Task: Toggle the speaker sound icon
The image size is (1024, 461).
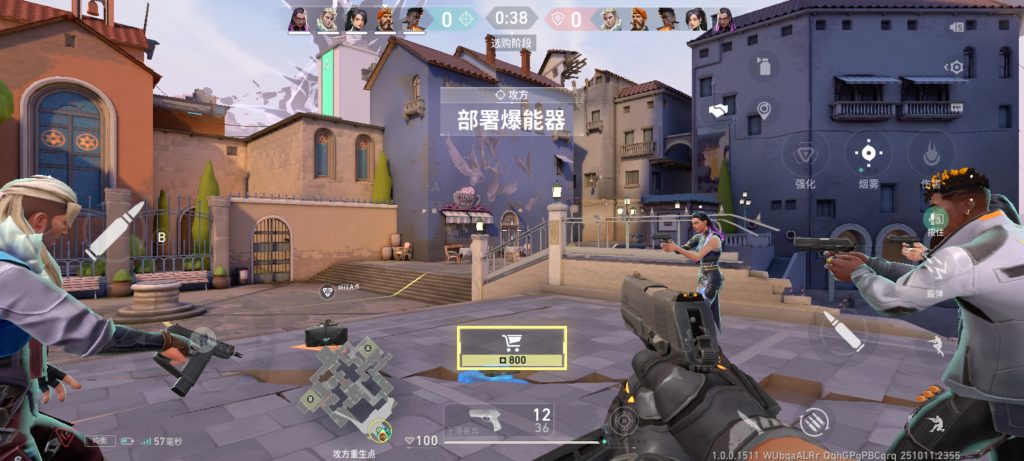Action: 957,27
